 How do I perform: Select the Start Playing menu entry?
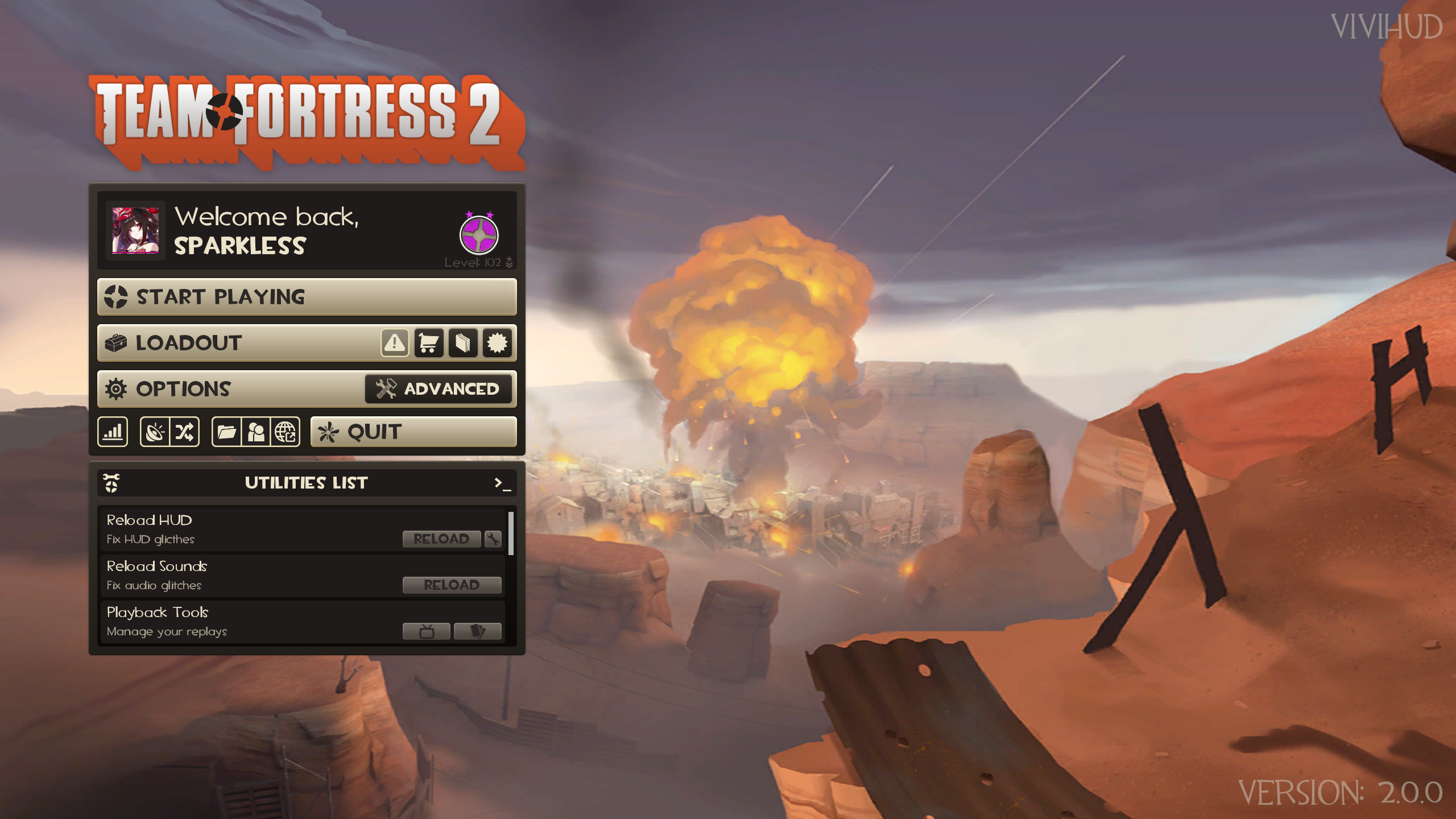[x=307, y=297]
